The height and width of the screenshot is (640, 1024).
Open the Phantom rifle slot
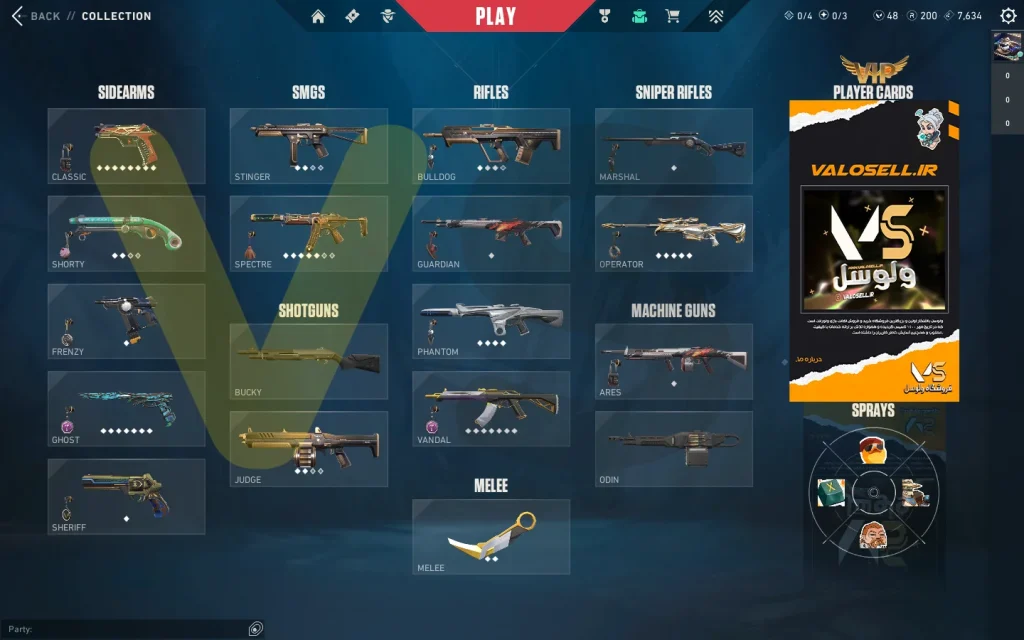click(491, 321)
